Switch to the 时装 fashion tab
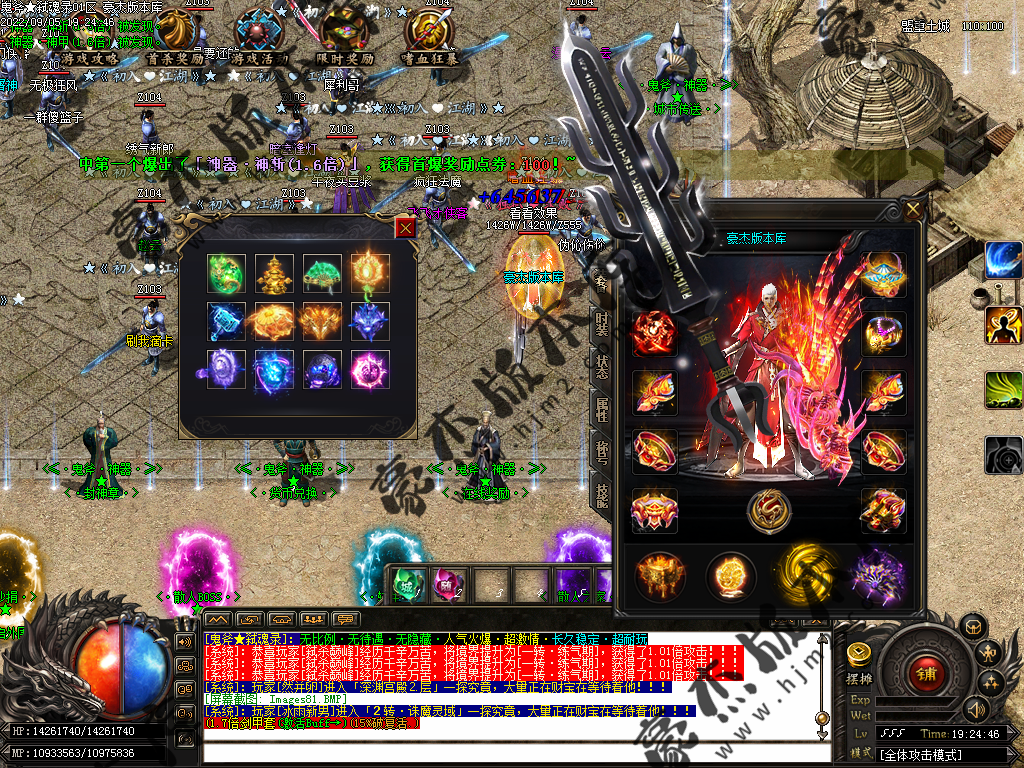This screenshot has height=768, width=1024. (602, 324)
